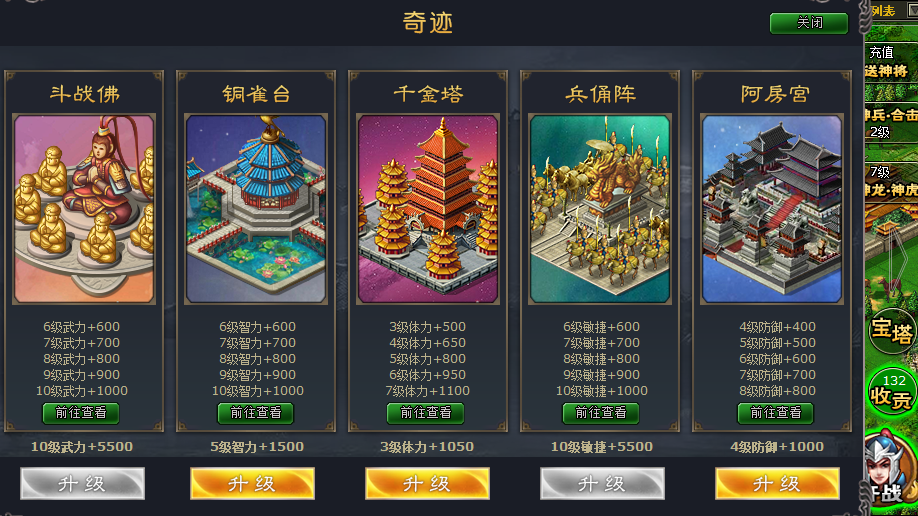The width and height of the screenshot is (918, 516).
Task: Select 前往查看 under the 兵俑阵 card
Action: (600, 412)
